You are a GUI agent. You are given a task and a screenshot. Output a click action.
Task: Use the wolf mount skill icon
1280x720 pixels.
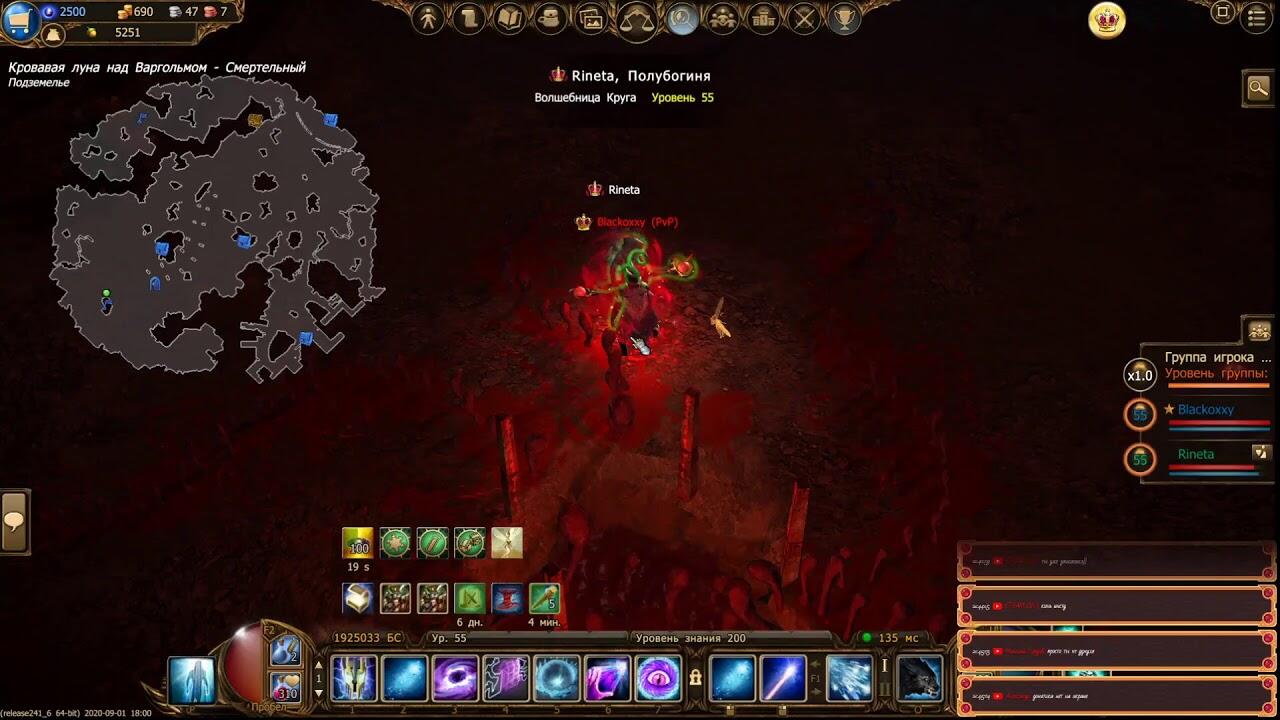[x=919, y=679]
